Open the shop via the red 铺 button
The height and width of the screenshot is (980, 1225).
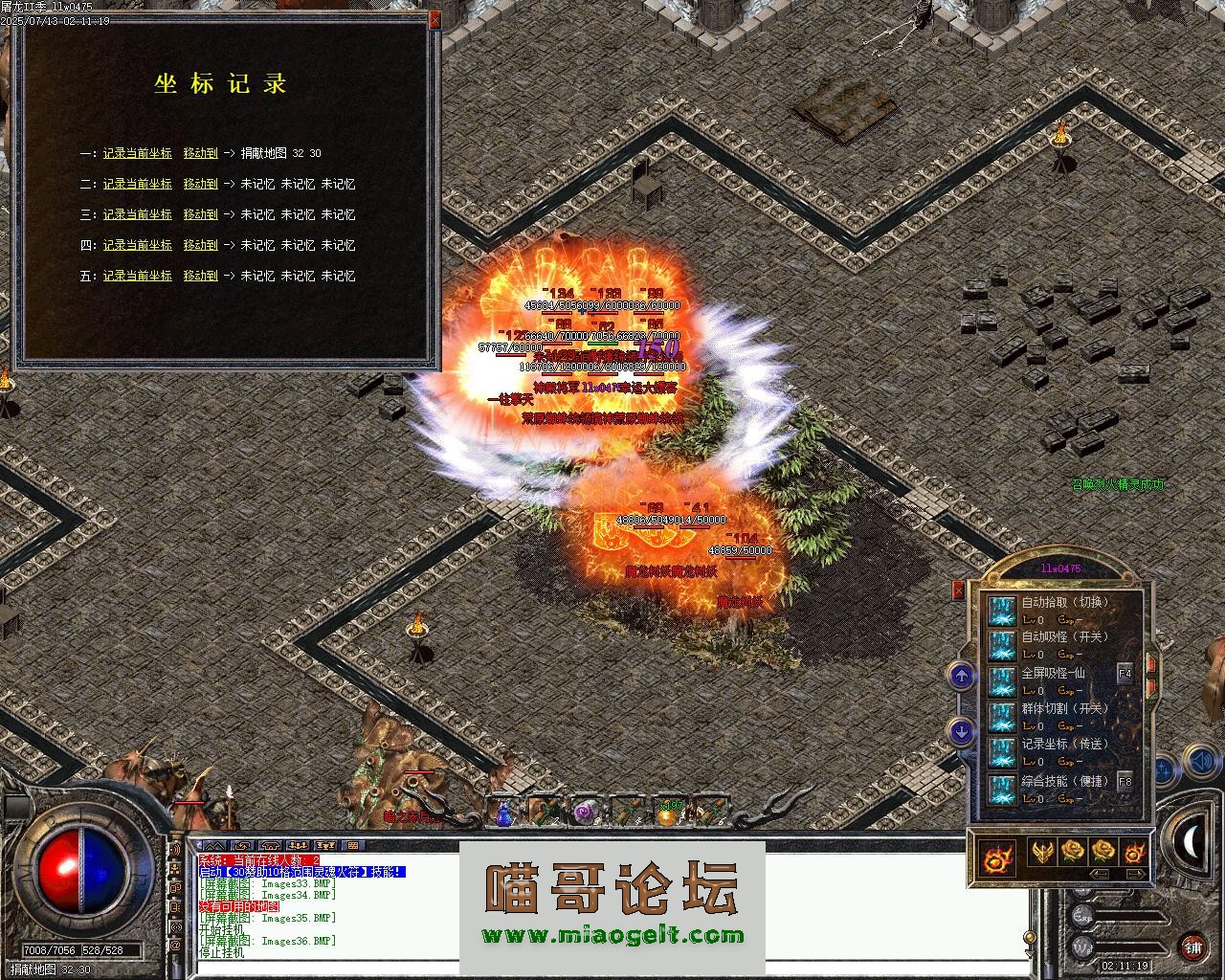1192,947
